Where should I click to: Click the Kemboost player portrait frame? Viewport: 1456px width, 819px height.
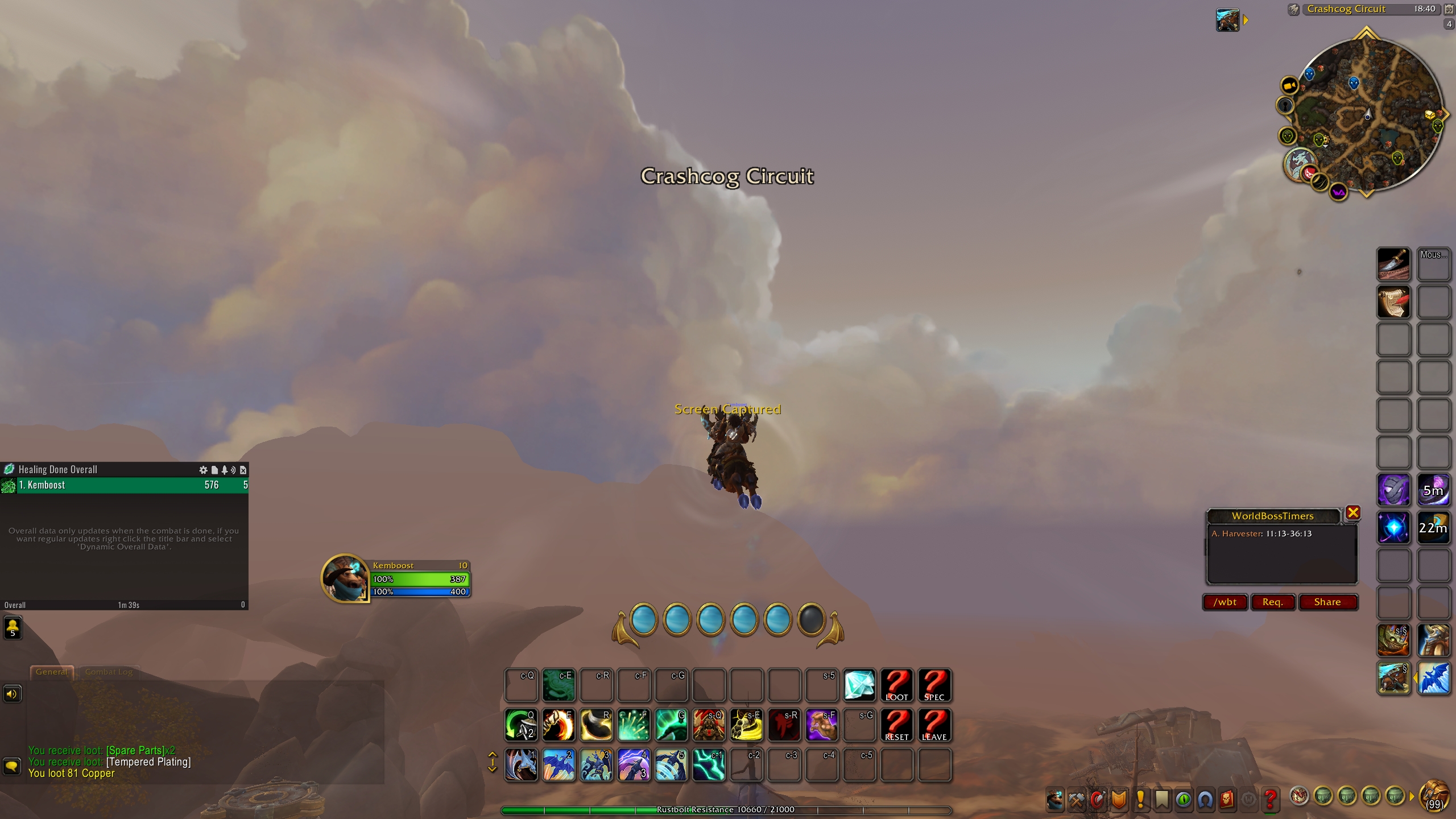click(x=345, y=578)
